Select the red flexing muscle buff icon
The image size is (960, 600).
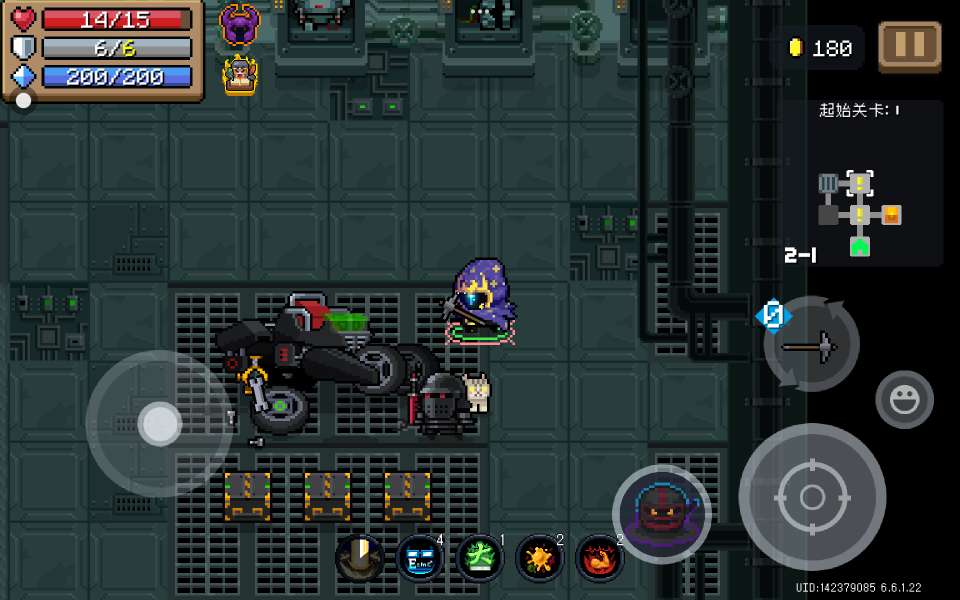click(600, 557)
